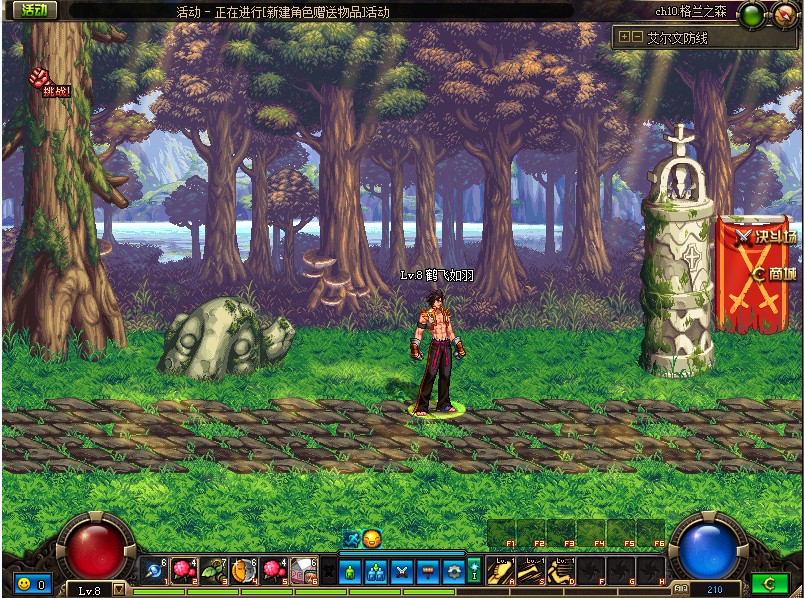Open the dropdown arrow beside Lv.8

119,589
